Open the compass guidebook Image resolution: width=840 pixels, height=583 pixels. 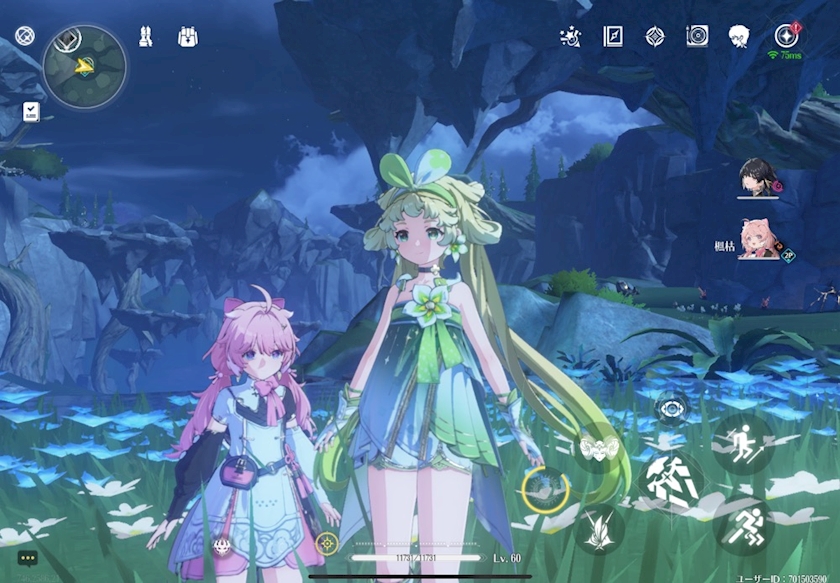coord(613,37)
